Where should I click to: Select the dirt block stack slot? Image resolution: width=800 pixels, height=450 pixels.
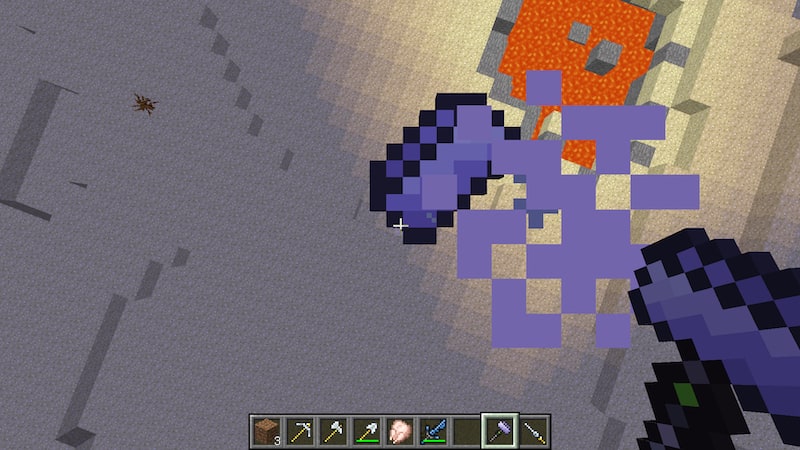(266, 429)
